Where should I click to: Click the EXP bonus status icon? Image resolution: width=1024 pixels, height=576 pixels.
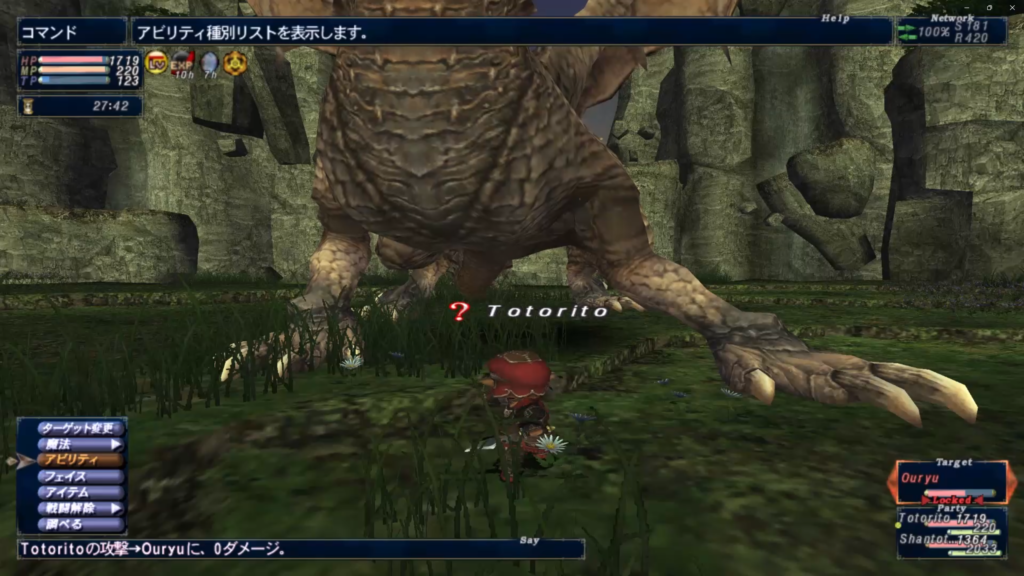pos(183,64)
